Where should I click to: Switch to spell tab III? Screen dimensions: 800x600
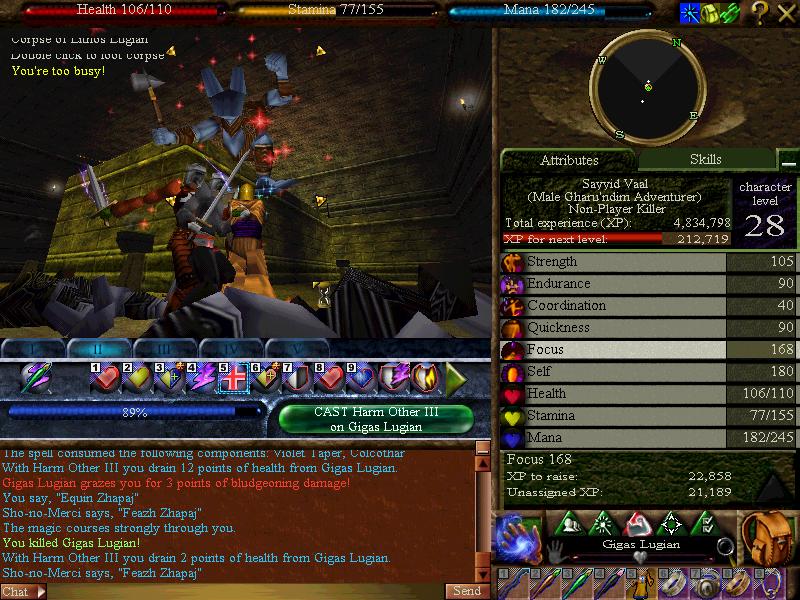pyautogui.click(x=165, y=349)
